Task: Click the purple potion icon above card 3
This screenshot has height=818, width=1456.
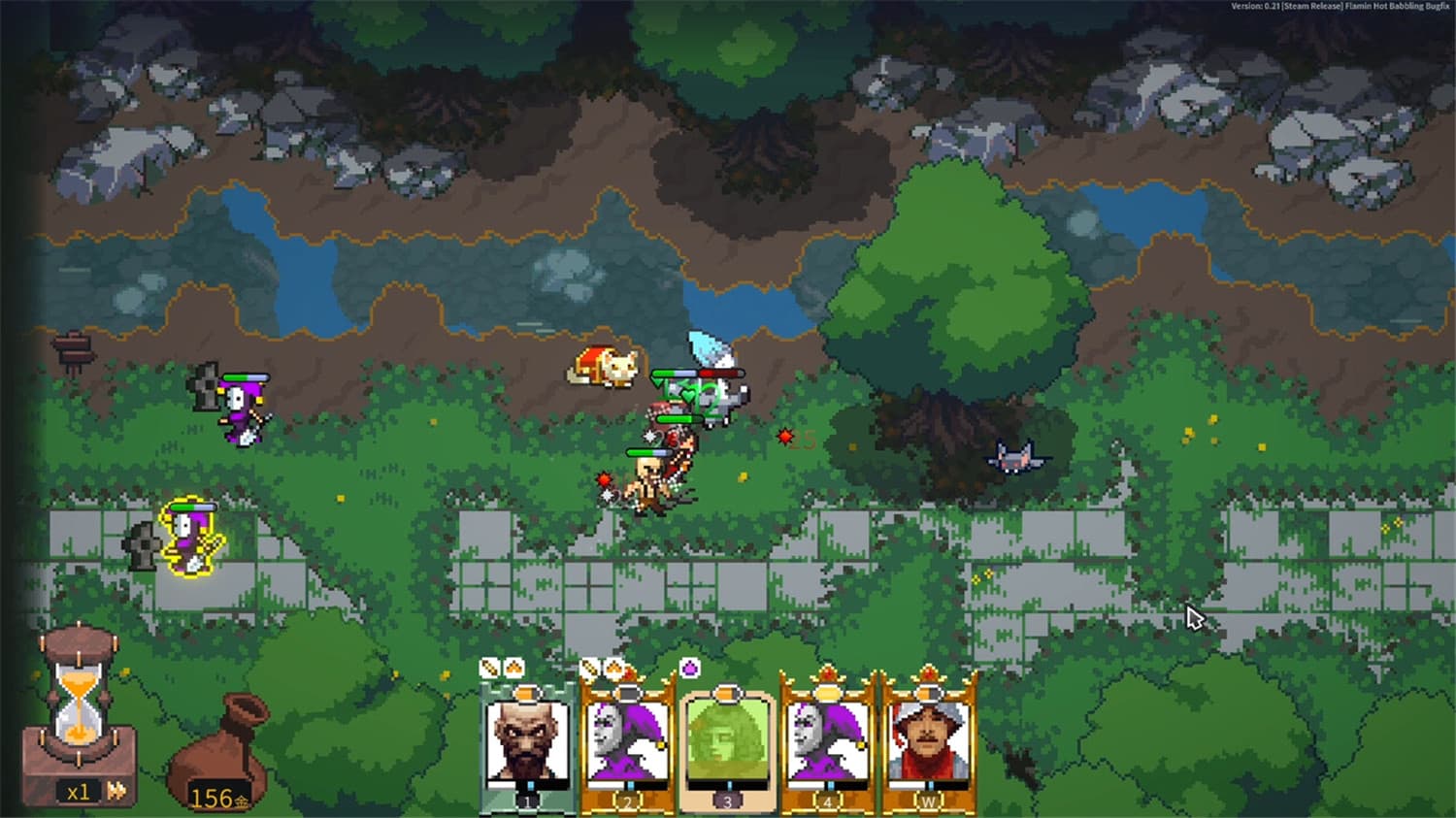Action: (691, 670)
